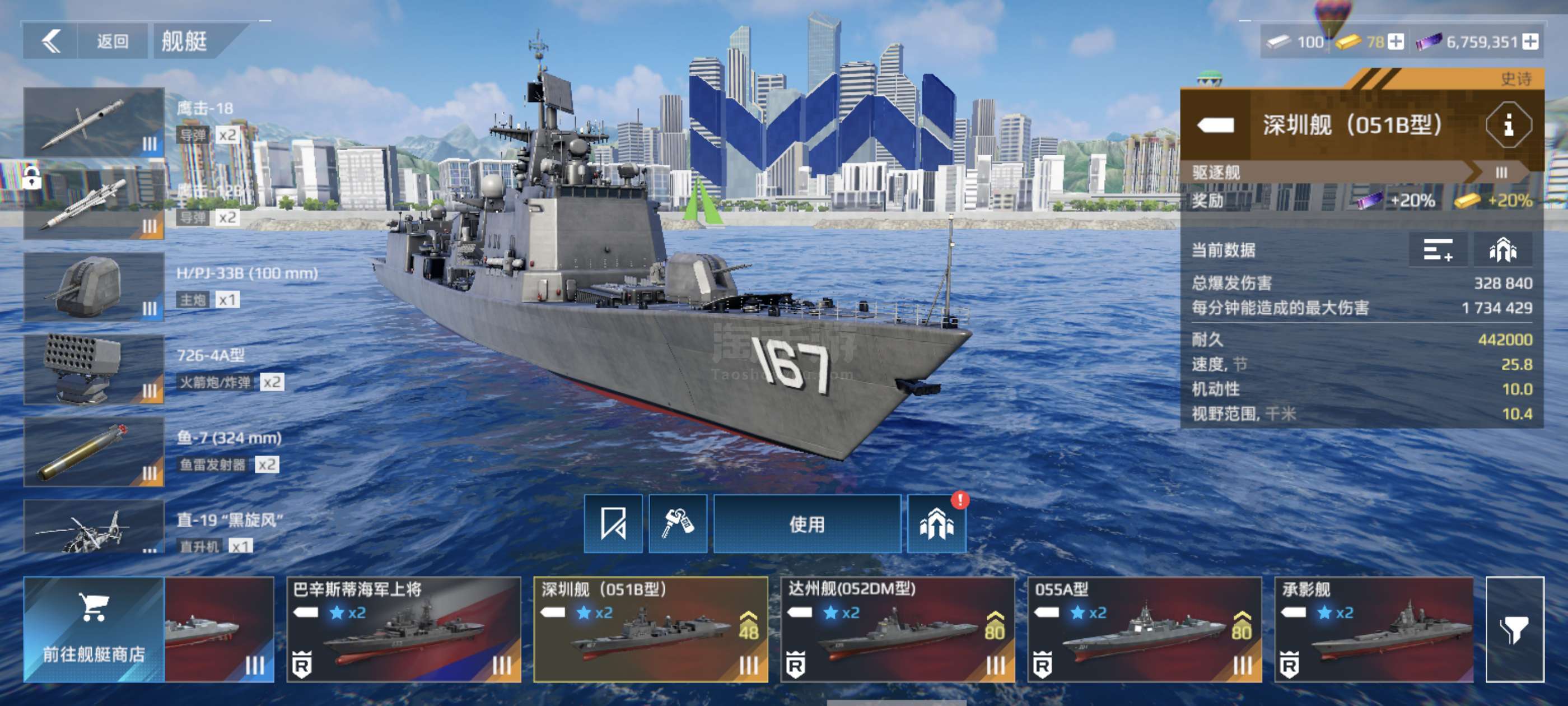
Task: Click the 使用 button
Action: (806, 524)
